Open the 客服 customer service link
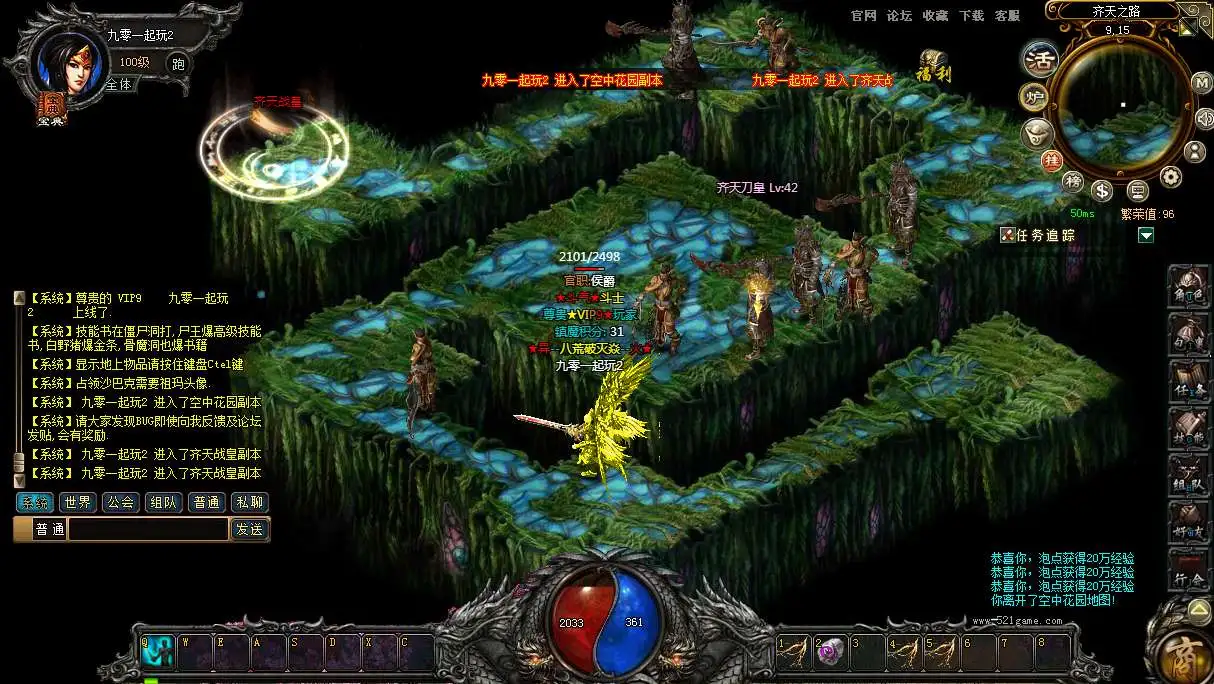The width and height of the screenshot is (1214, 684). point(1007,16)
